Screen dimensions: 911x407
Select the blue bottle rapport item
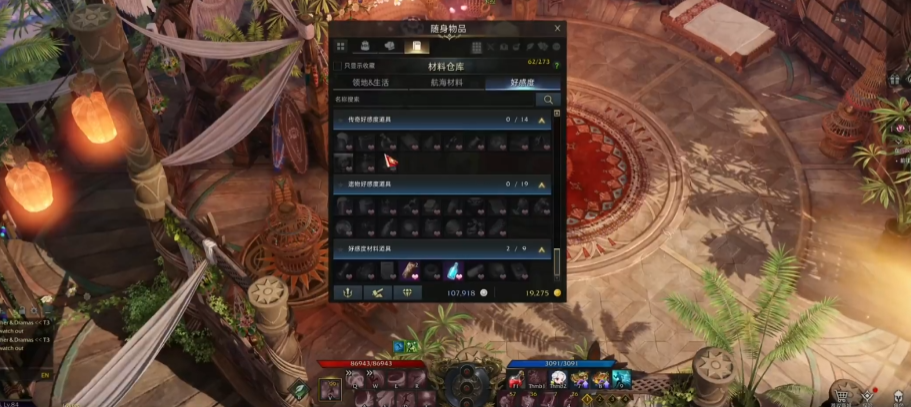coord(452,270)
